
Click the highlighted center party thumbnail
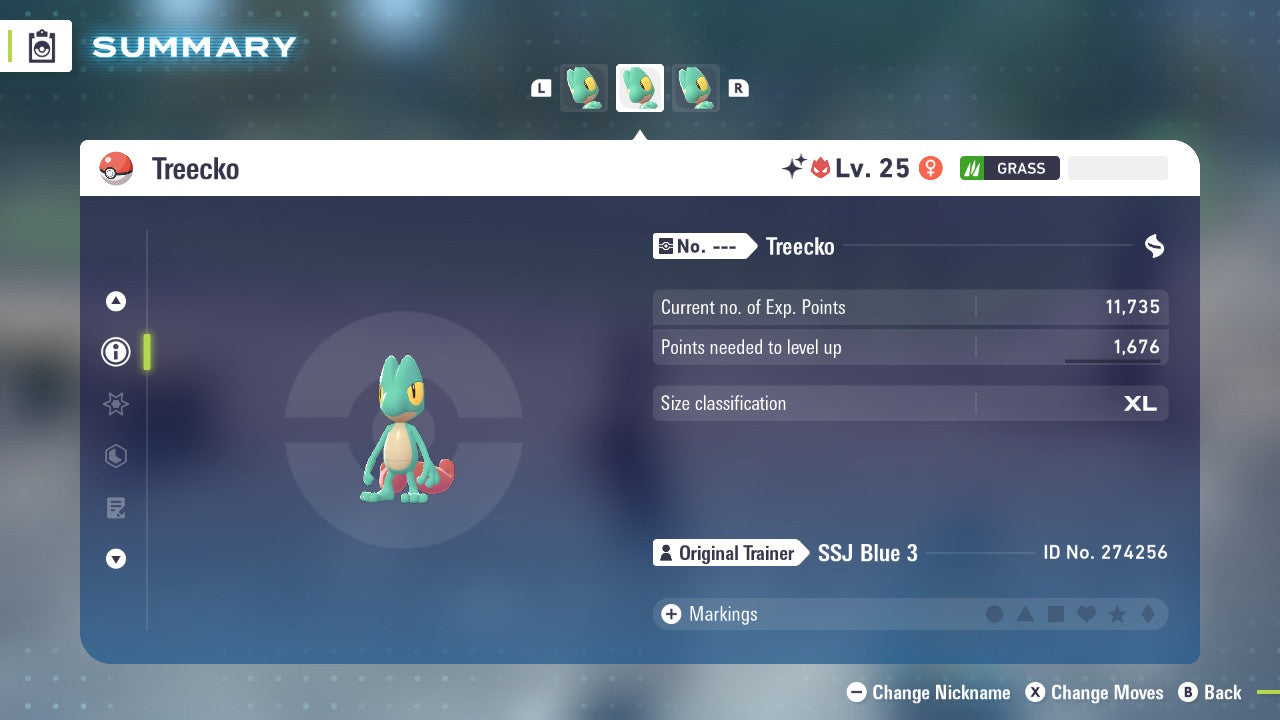tap(640, 87)
